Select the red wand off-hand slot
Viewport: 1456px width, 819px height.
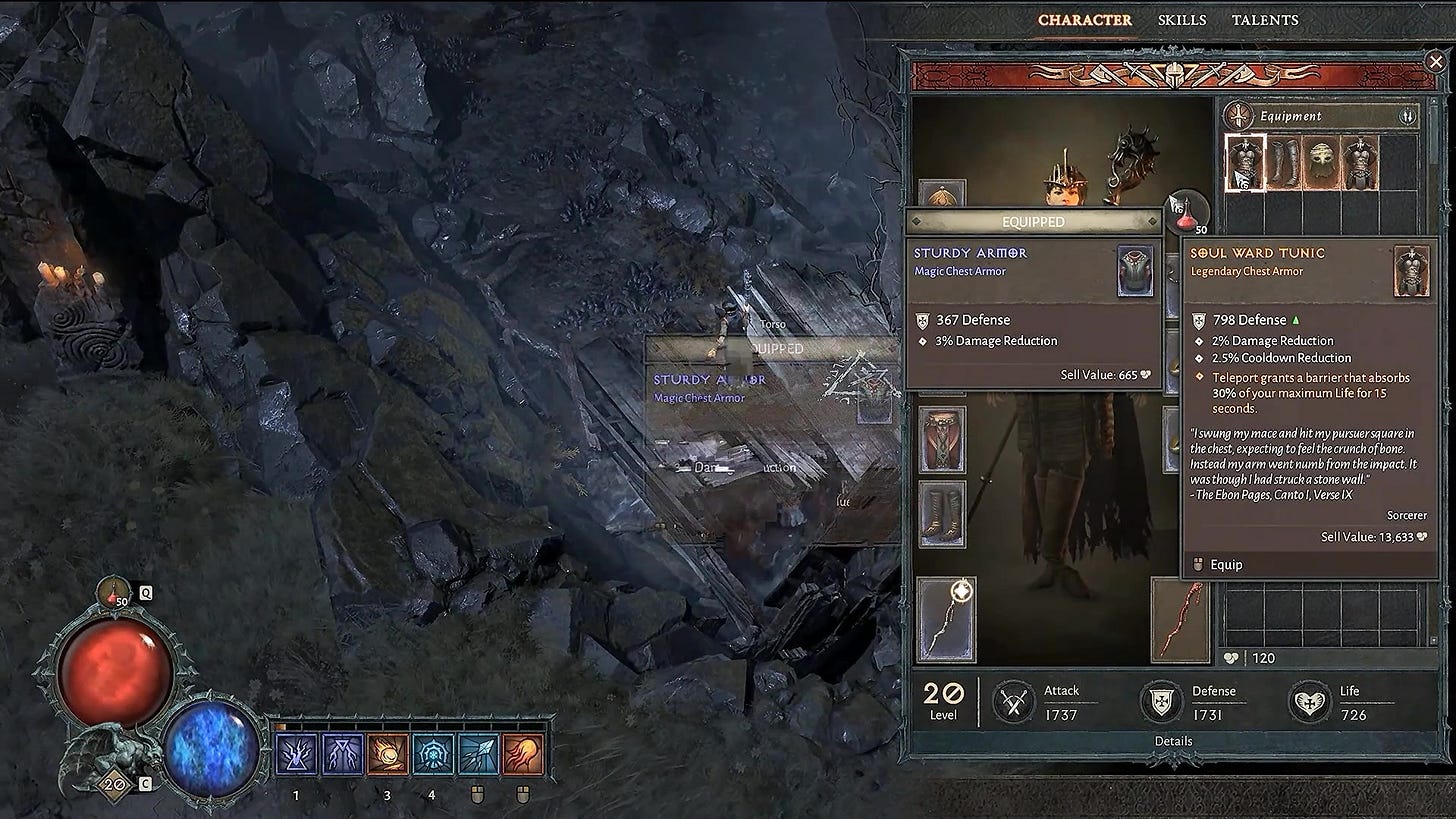(x=1180, y=620)
